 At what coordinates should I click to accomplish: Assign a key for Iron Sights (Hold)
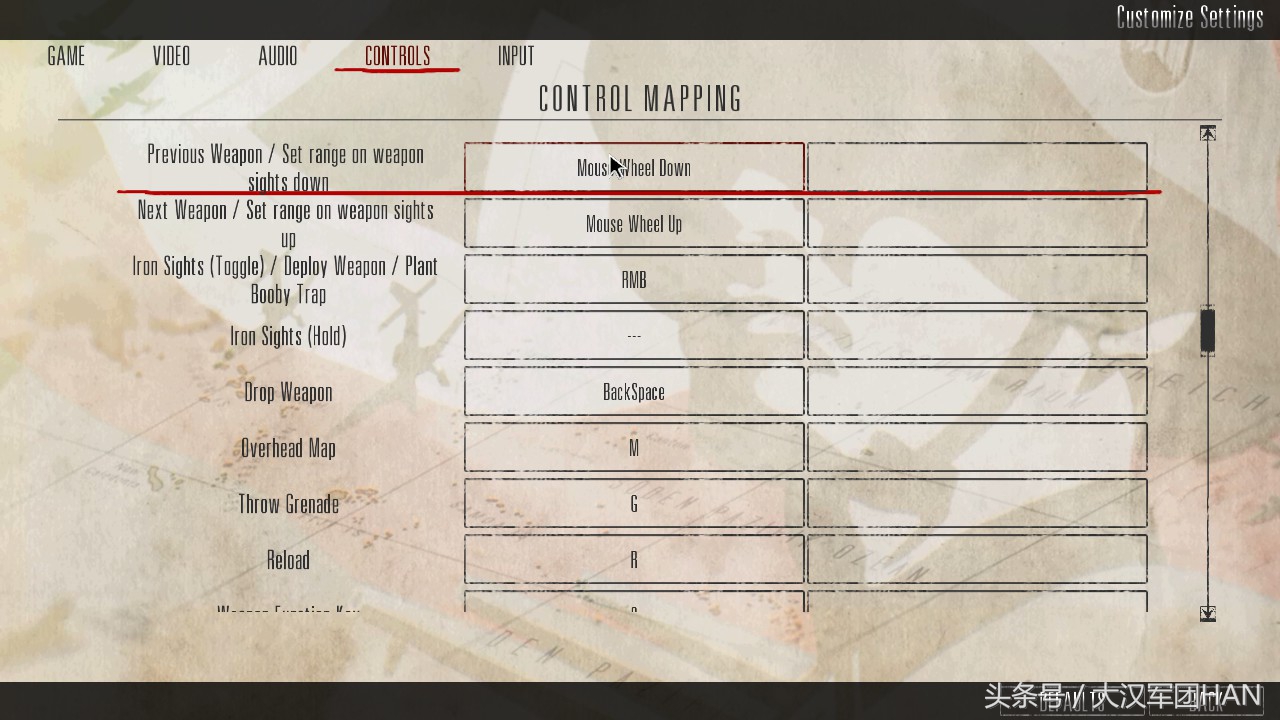click(x=634, y=336)
